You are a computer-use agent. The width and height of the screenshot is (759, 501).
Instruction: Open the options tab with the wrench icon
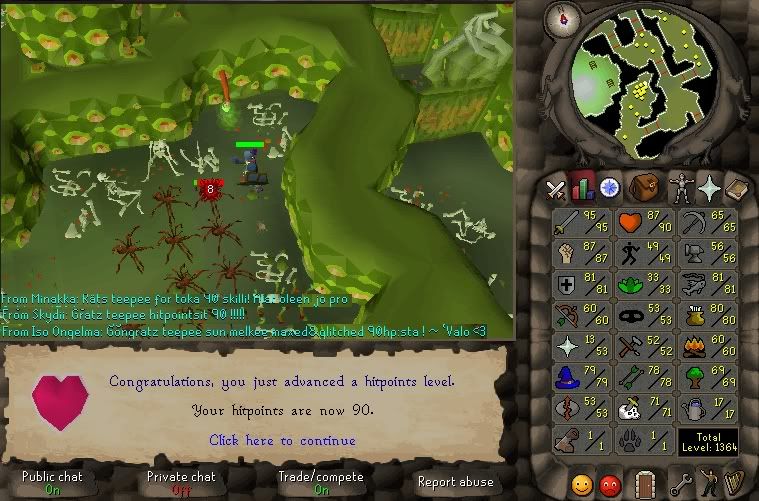tap(681, 485)
